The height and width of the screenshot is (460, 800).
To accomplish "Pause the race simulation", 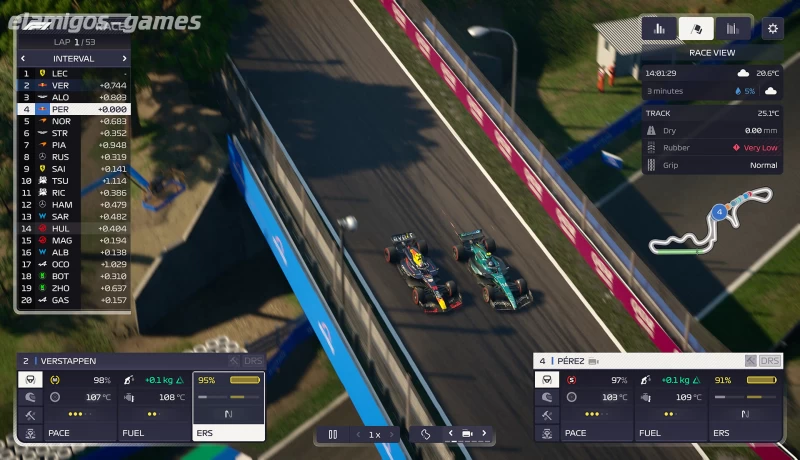I will (x=333, y=434).
